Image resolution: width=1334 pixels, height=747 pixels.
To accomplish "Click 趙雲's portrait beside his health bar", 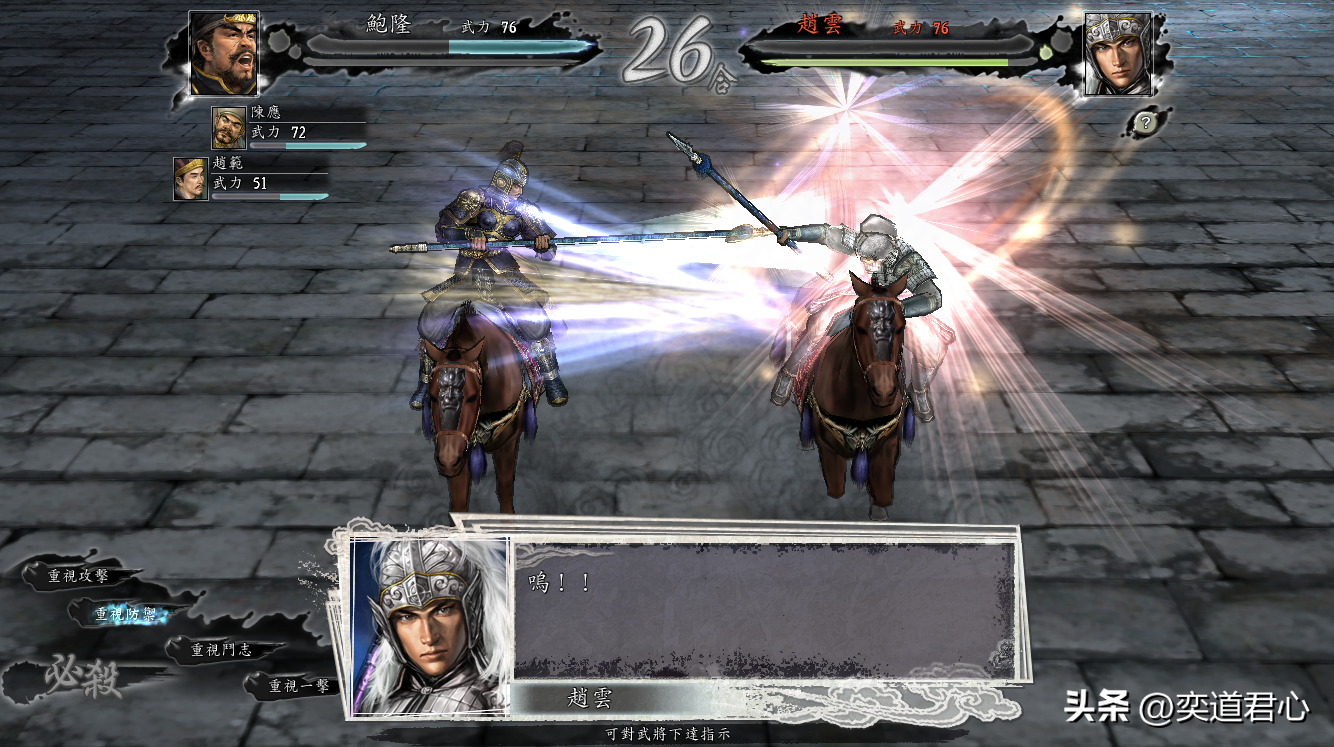I will coord(1118,53).
